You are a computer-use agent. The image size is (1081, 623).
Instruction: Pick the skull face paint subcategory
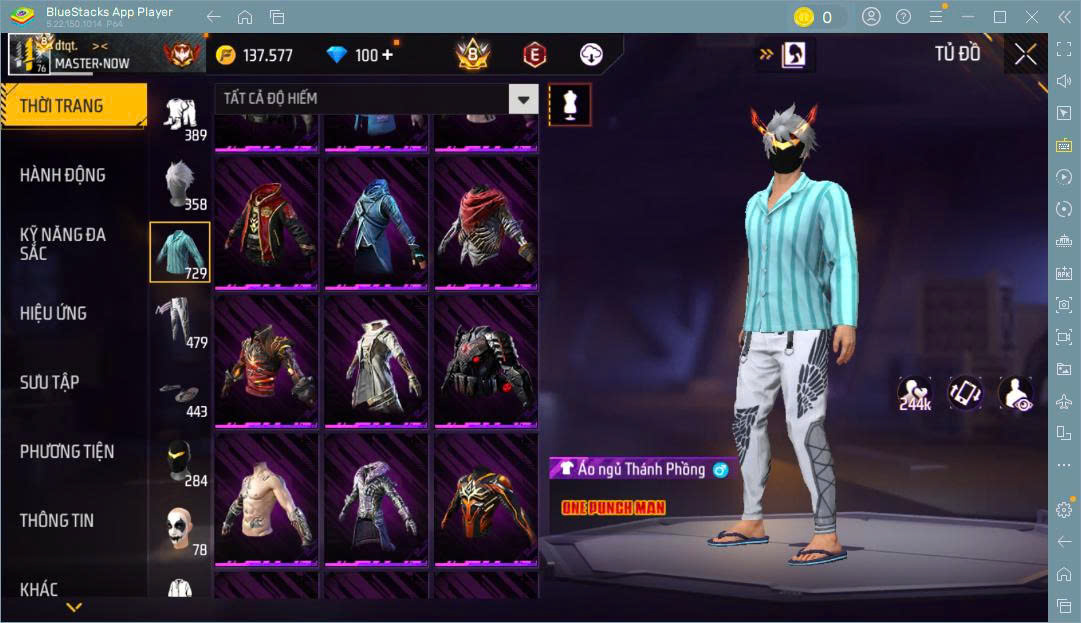(180, 528)
